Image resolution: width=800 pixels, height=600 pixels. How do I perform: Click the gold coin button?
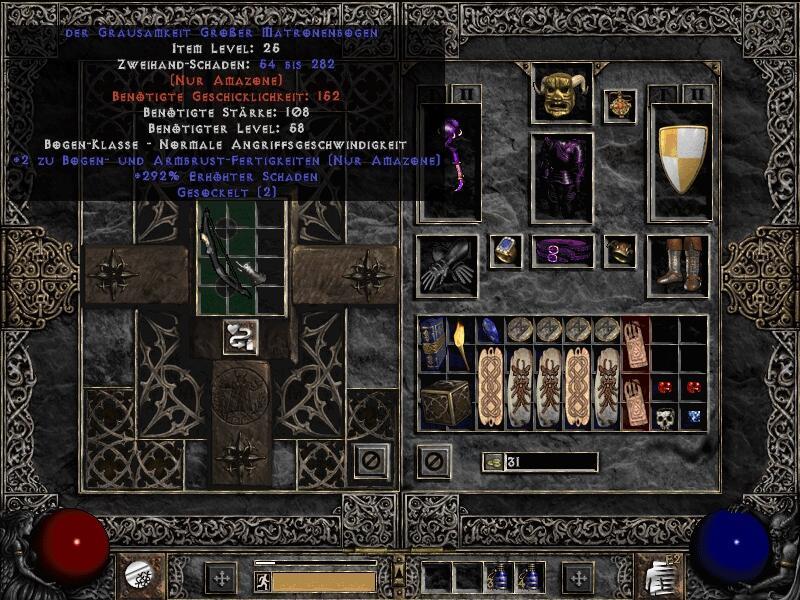tap(494, 461)
